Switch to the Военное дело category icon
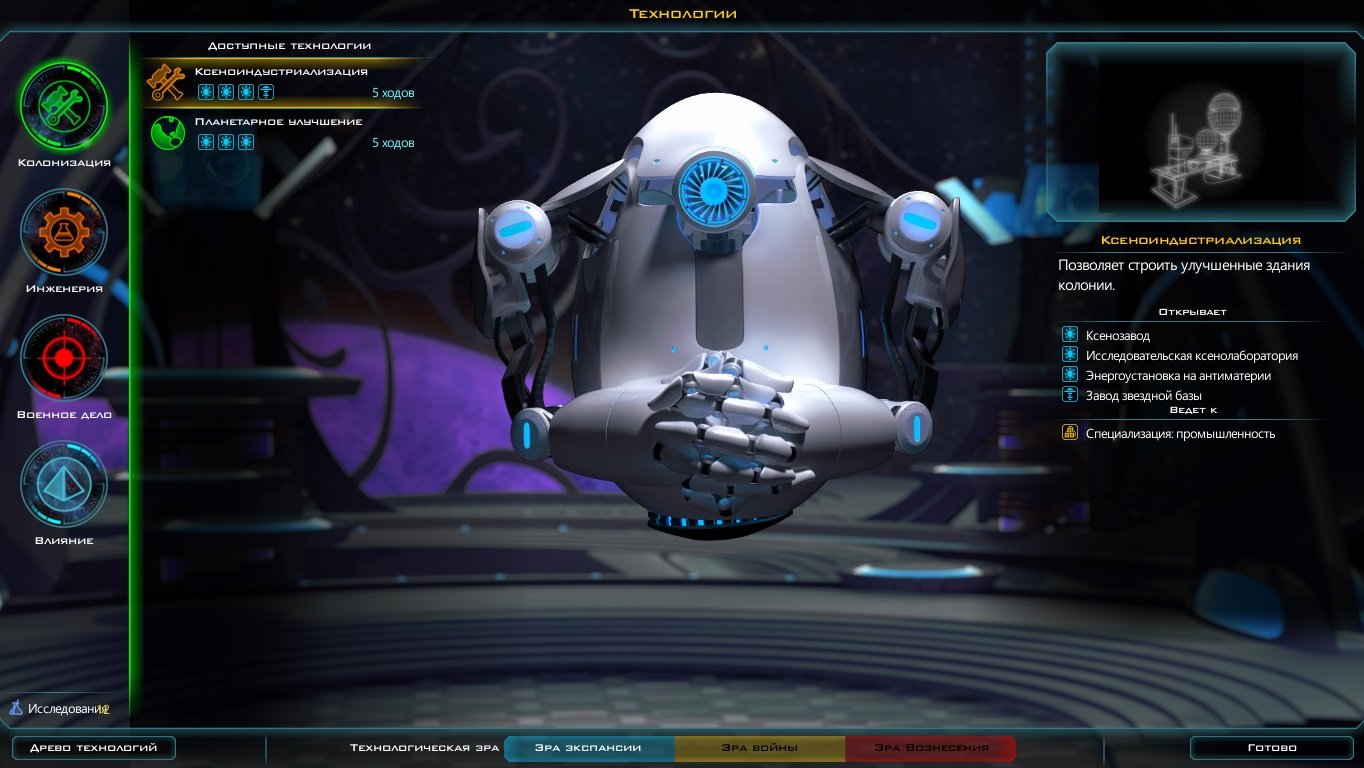Image resolution: width=1364 pixels, height=768 pixels. [64, 357]
